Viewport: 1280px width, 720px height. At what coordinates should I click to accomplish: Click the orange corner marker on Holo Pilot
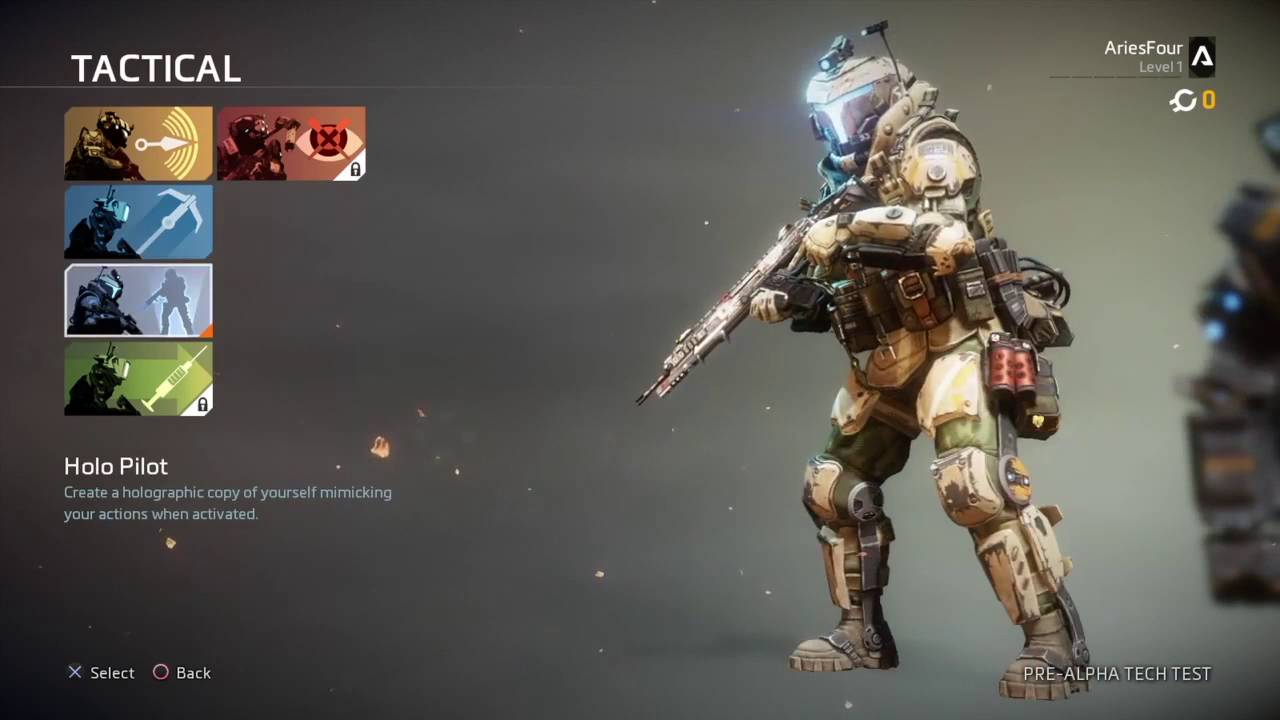[206, 331]
